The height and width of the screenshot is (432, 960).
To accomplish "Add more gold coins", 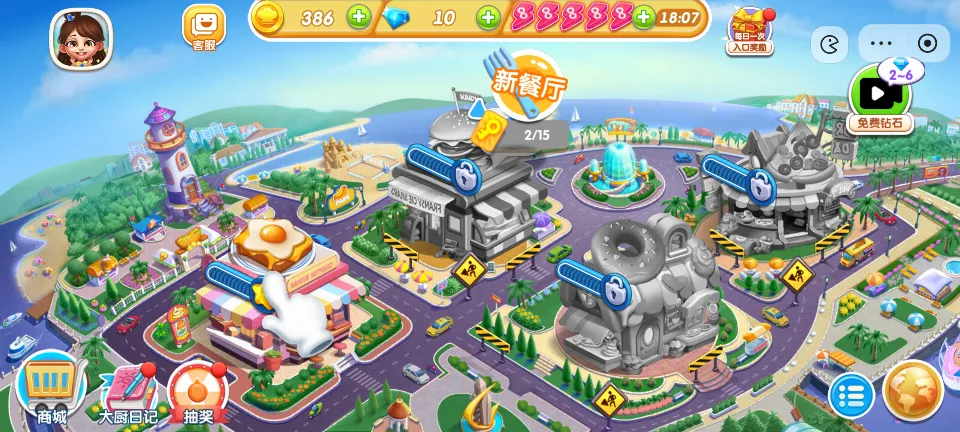I will click(x=358, y=17).
